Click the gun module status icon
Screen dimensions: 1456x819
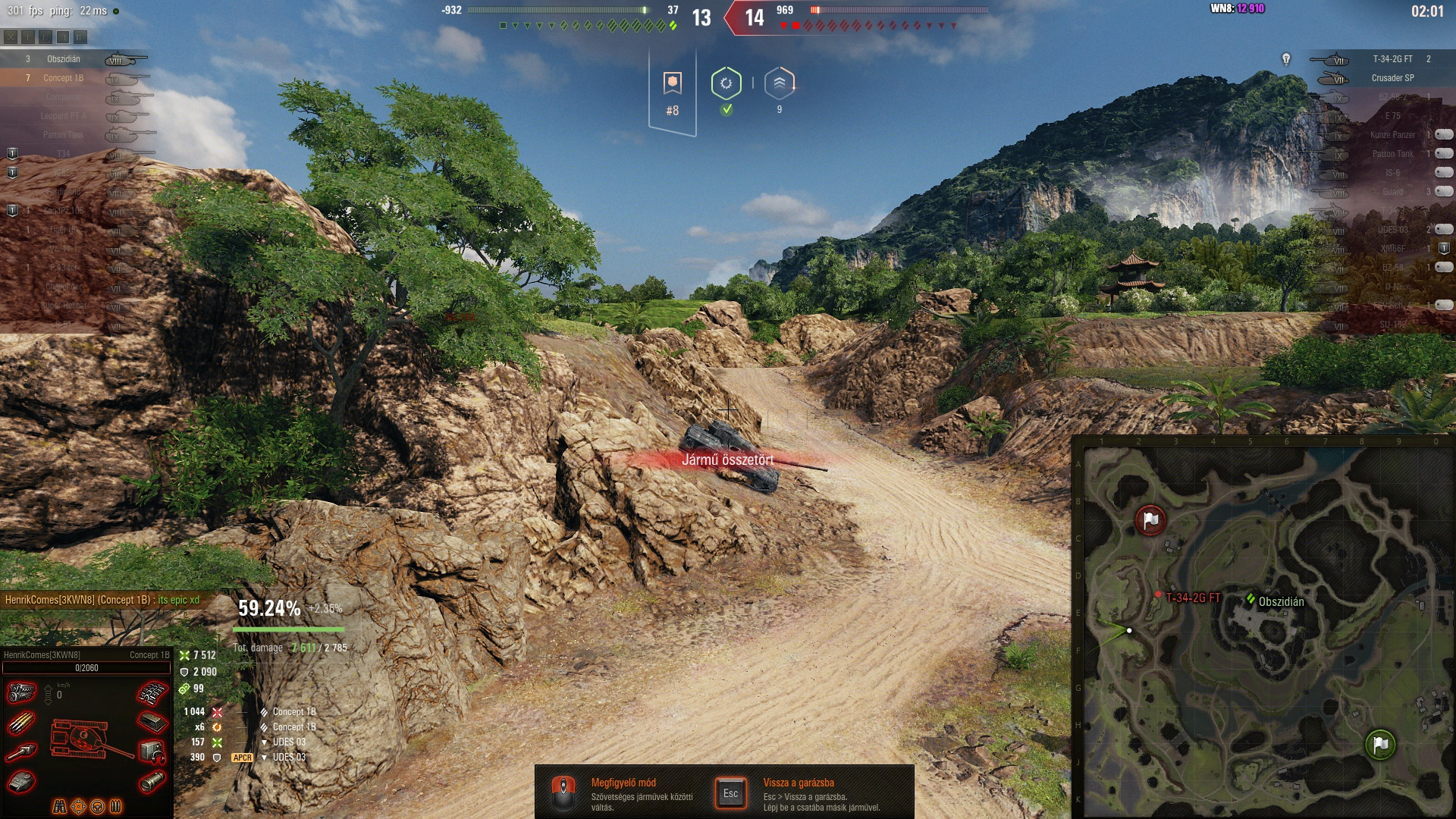coord(21,752)
